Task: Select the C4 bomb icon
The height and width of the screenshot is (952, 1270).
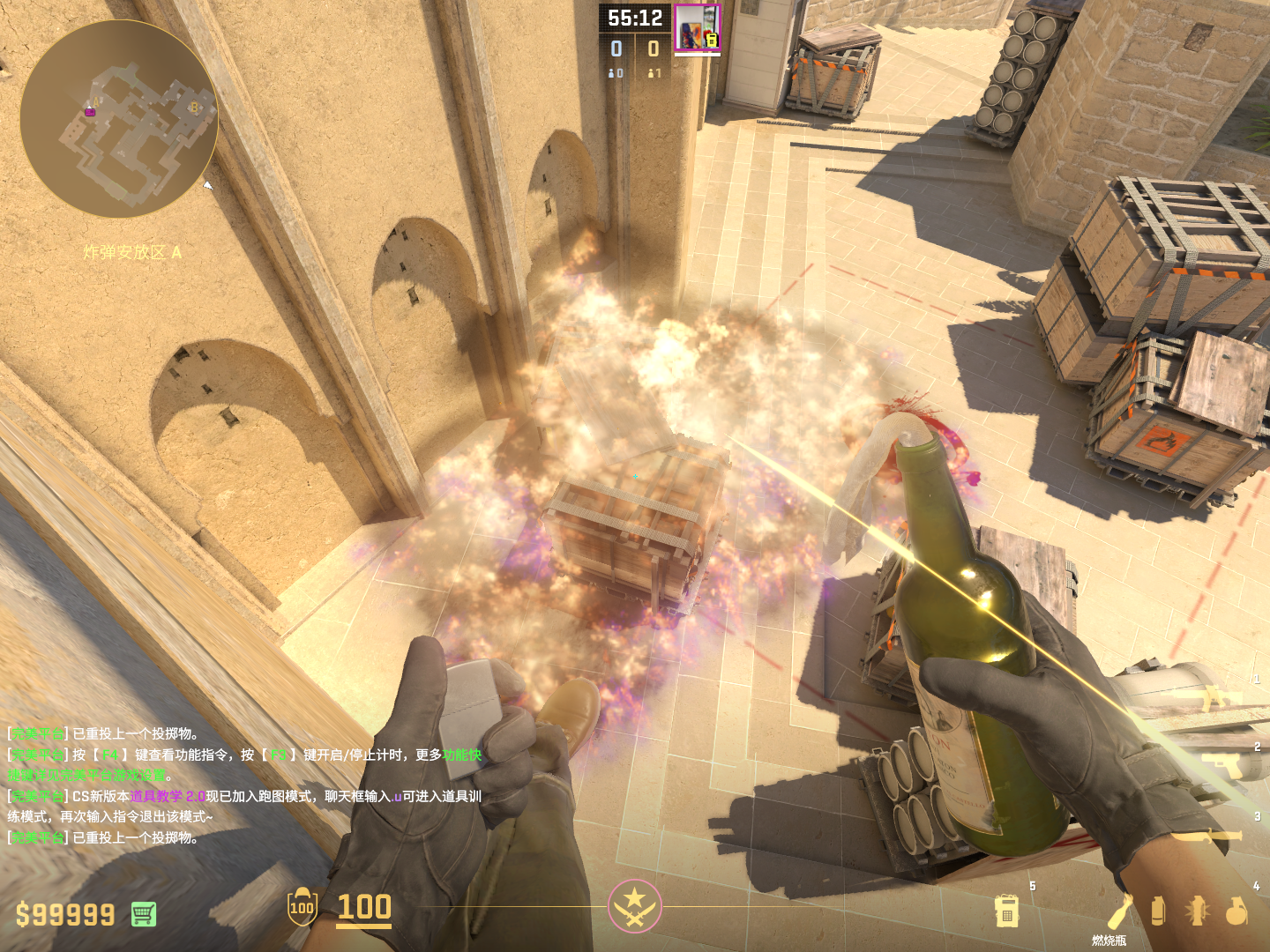Action: coord(1006,911)
